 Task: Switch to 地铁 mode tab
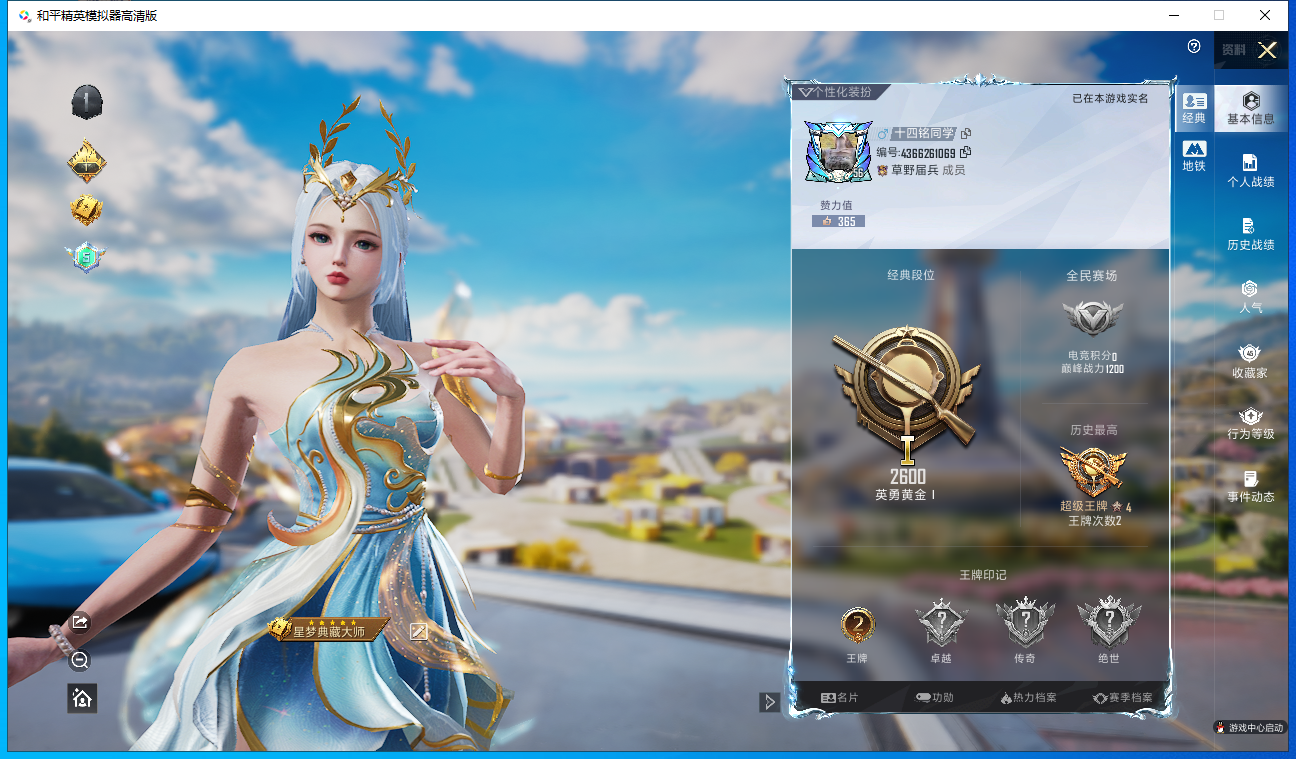(x=1194, y=156)
